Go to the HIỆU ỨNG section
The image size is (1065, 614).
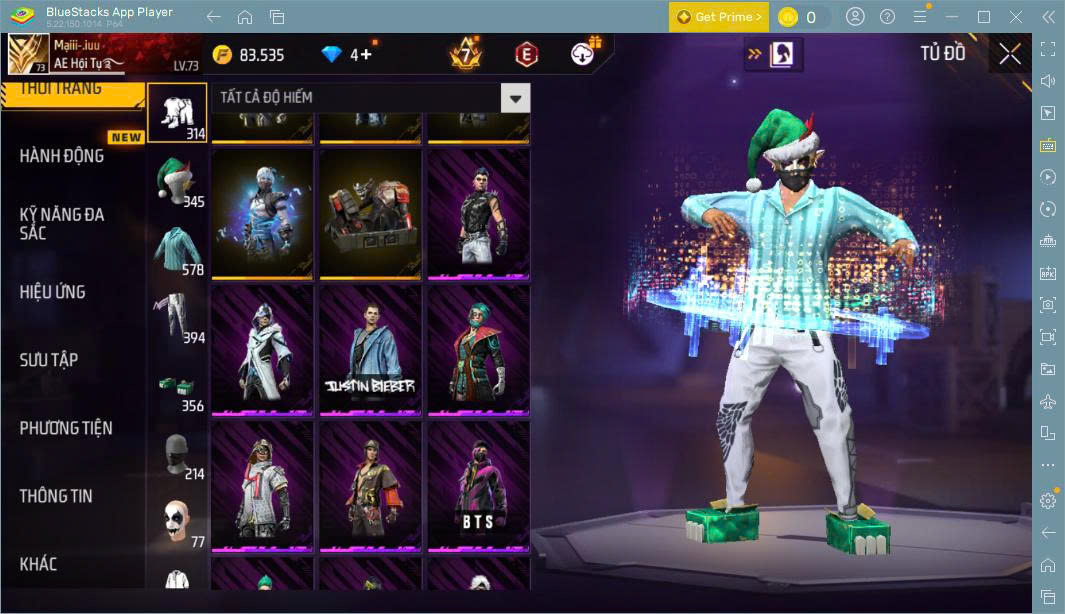click(53, 292)
